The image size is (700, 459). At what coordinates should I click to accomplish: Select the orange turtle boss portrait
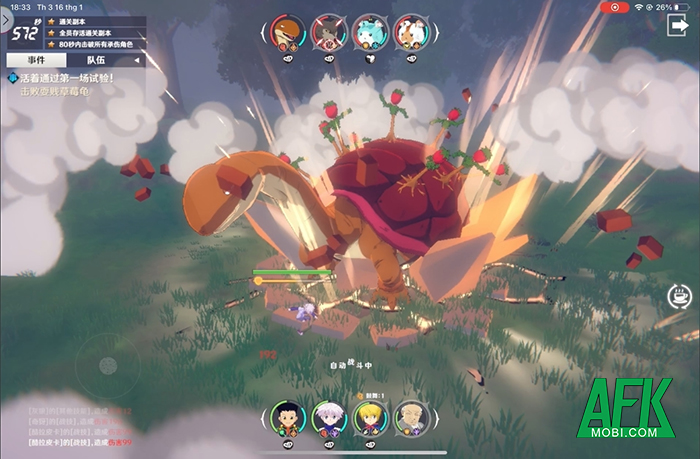[288, 32]
